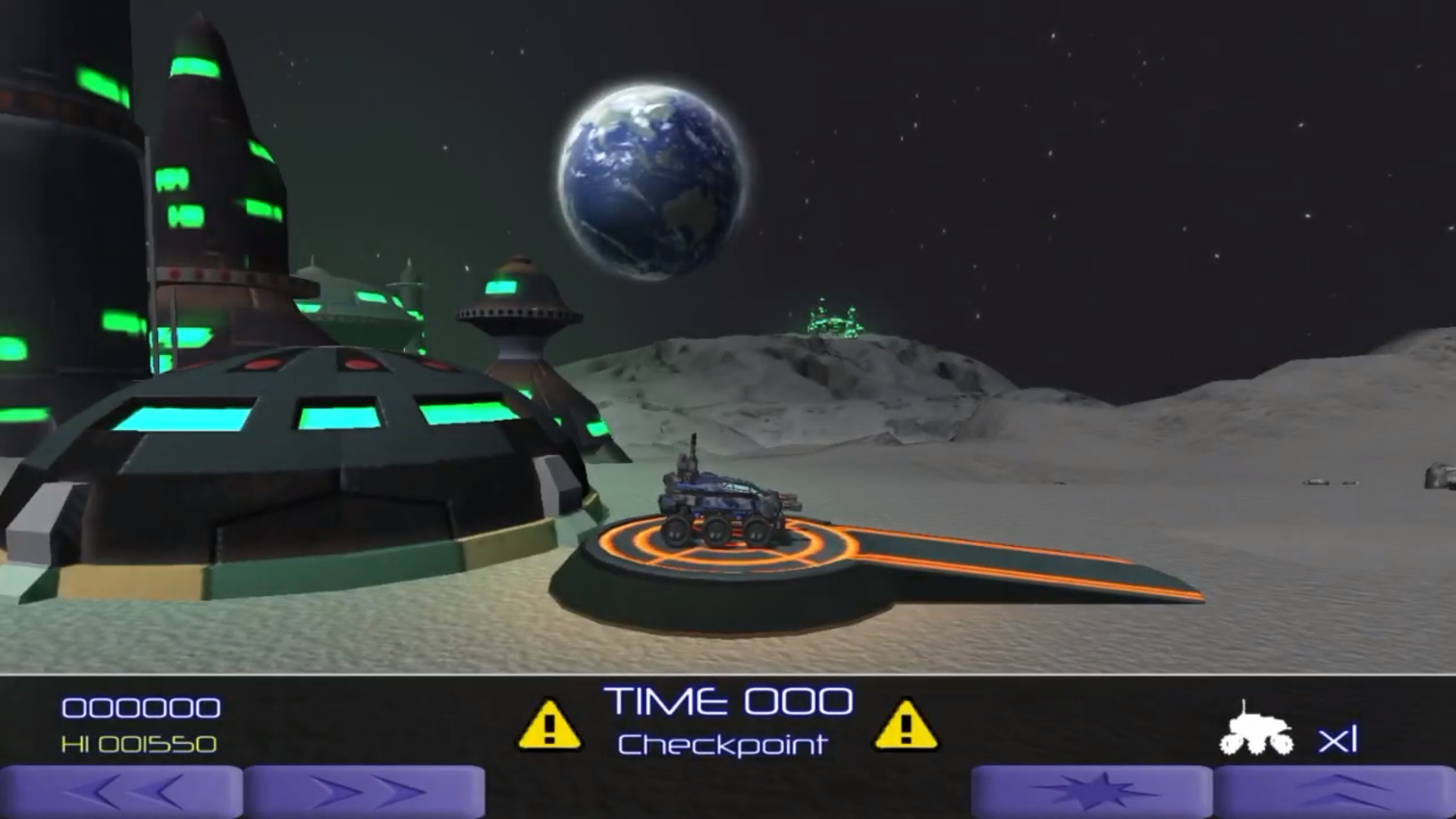Click the rover on the launch pad
The width and height of the screenshot is (1456, 819).
tap(720, 500)
